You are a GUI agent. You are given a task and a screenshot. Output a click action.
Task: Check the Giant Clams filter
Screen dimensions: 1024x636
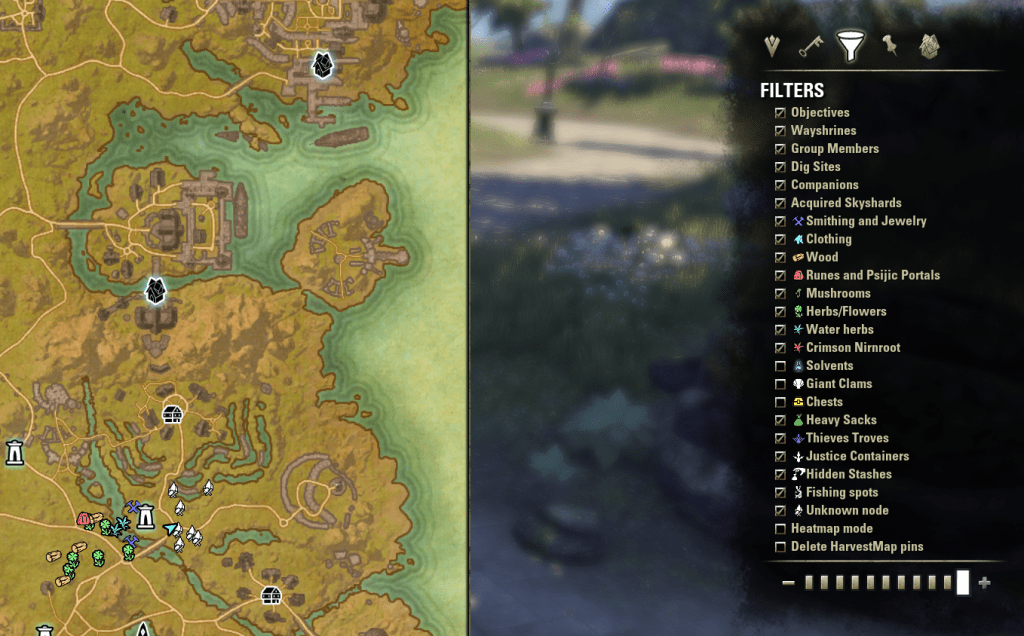coord(780,384)
